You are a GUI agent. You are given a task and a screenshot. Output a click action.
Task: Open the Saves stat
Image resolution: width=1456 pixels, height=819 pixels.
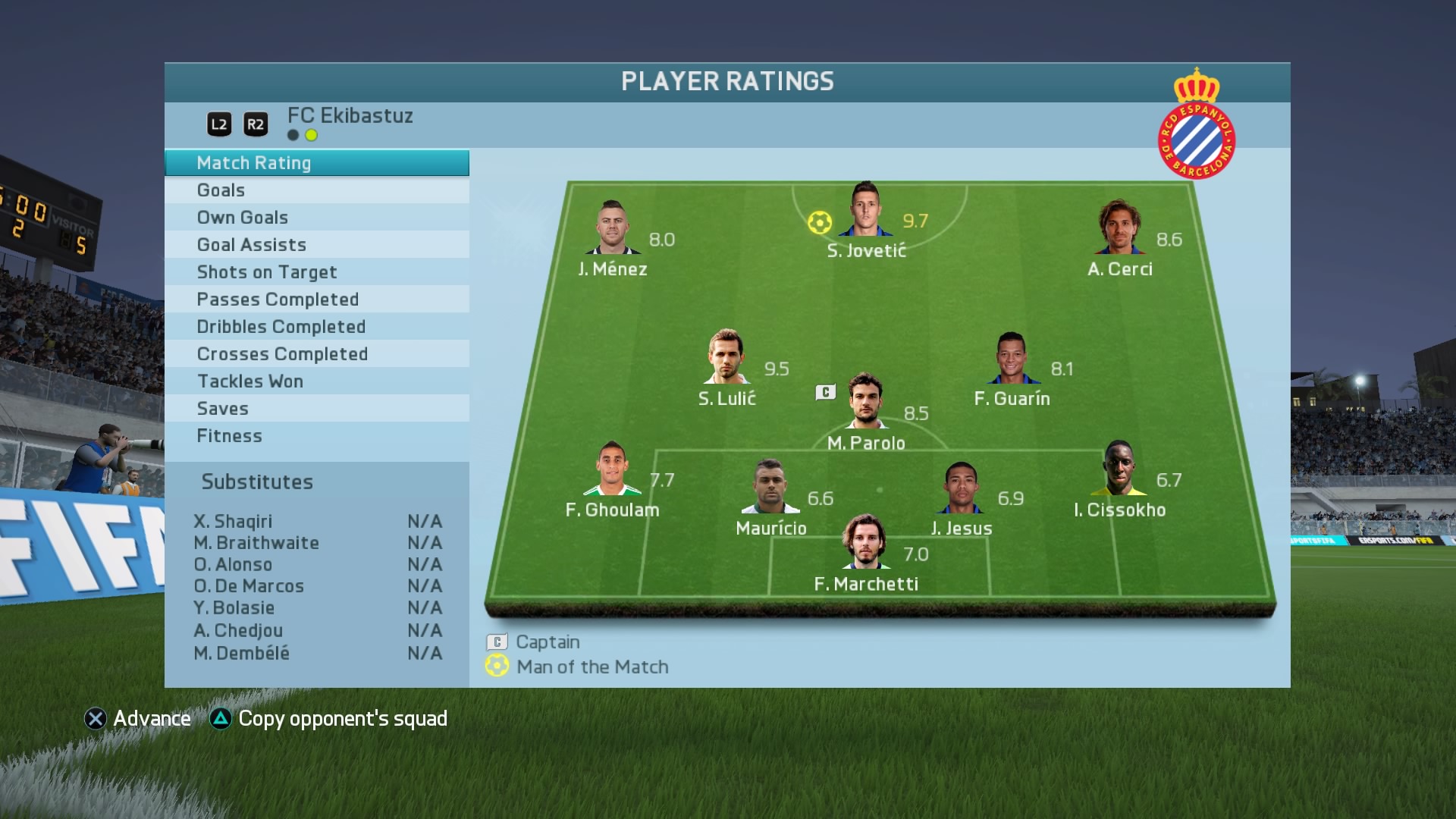click(316, 409)
